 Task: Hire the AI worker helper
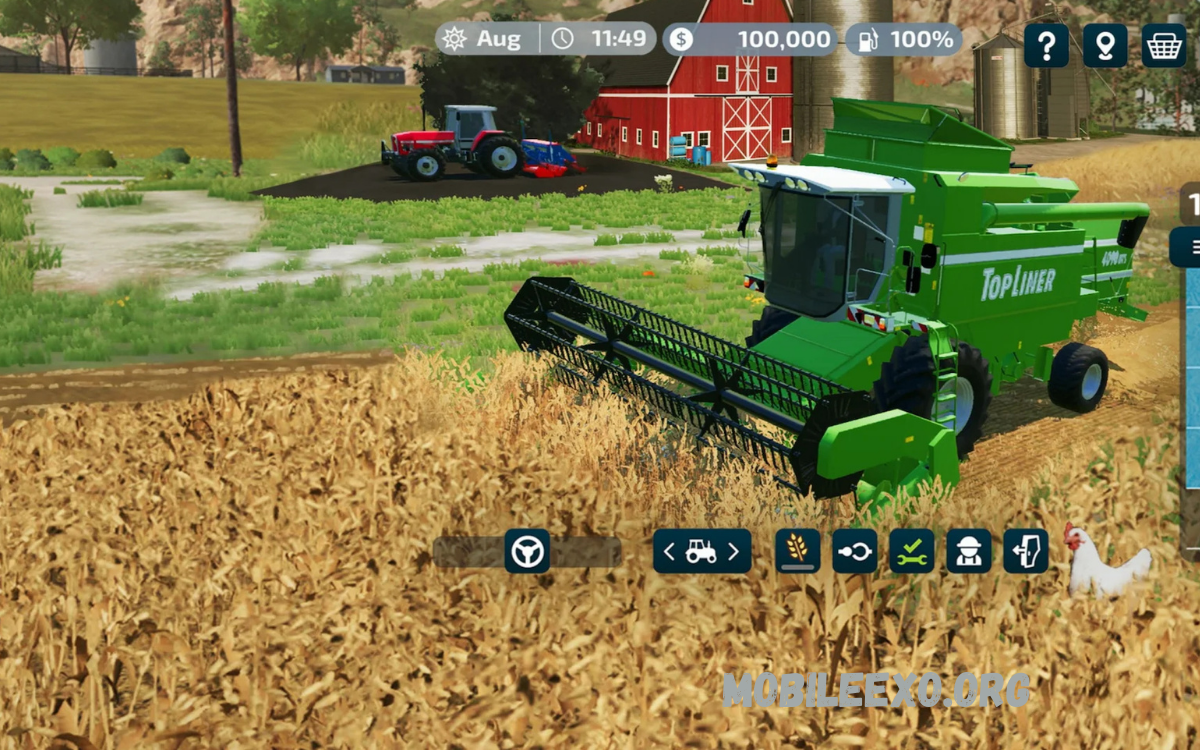tap(969, 551)
